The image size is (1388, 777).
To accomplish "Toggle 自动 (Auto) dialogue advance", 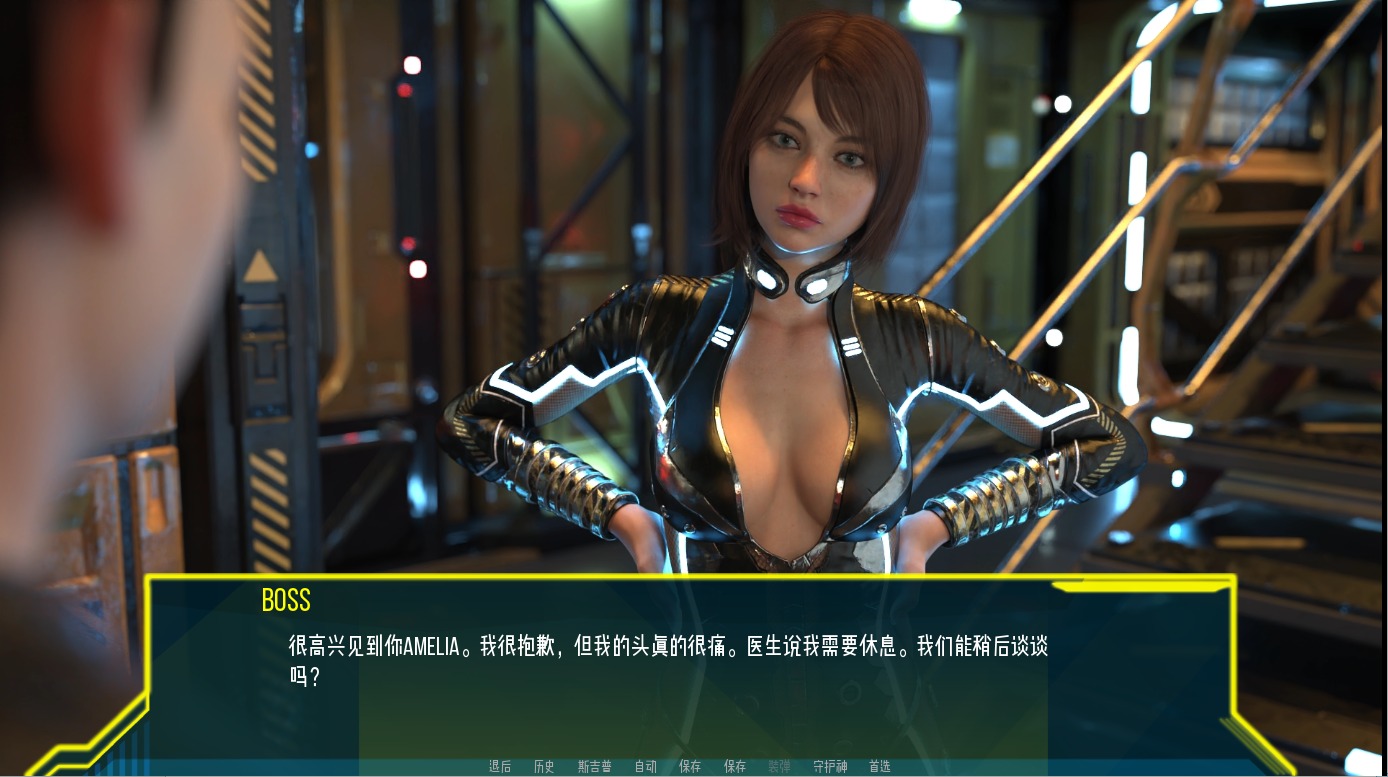I will 646,767.
